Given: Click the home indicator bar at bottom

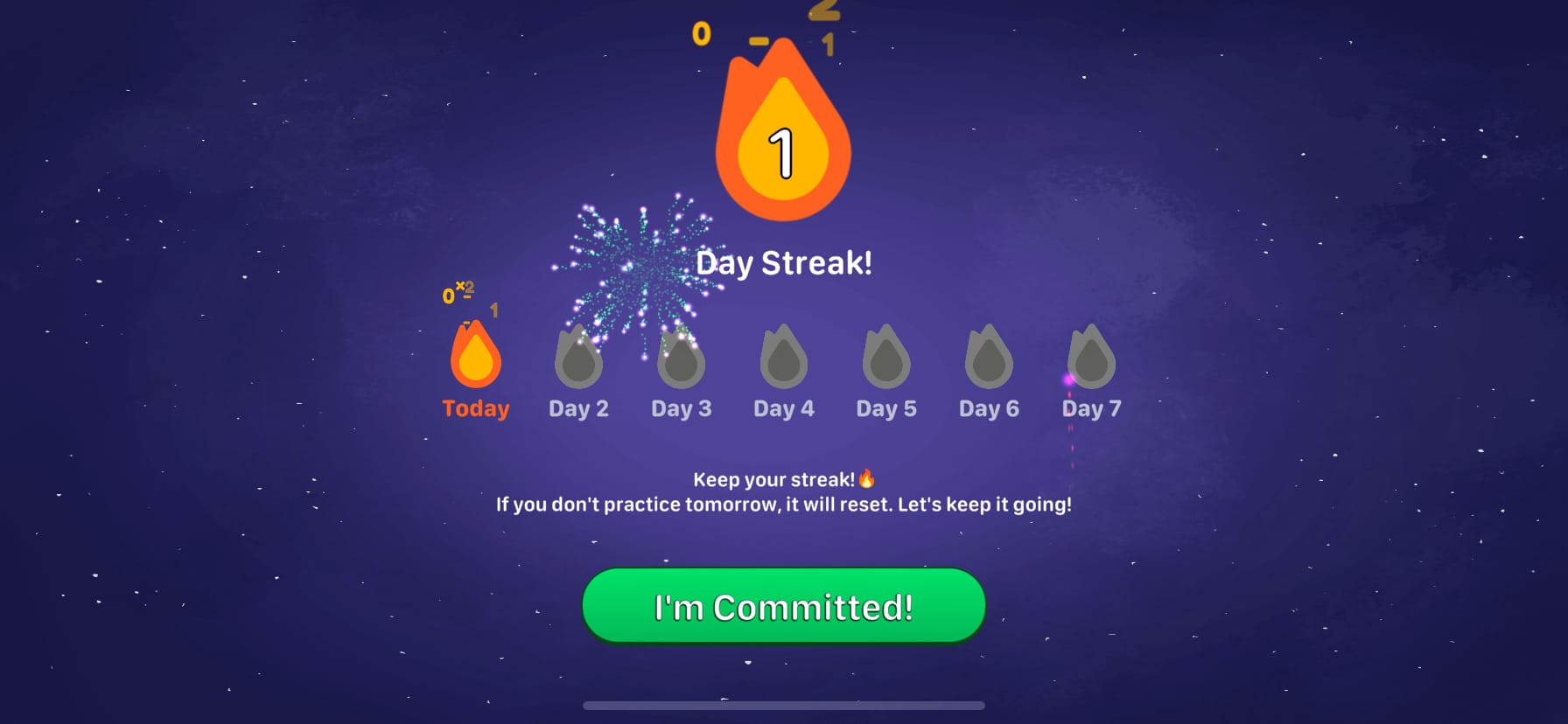Looking at the screenshot, I should (x=783, y=706).
